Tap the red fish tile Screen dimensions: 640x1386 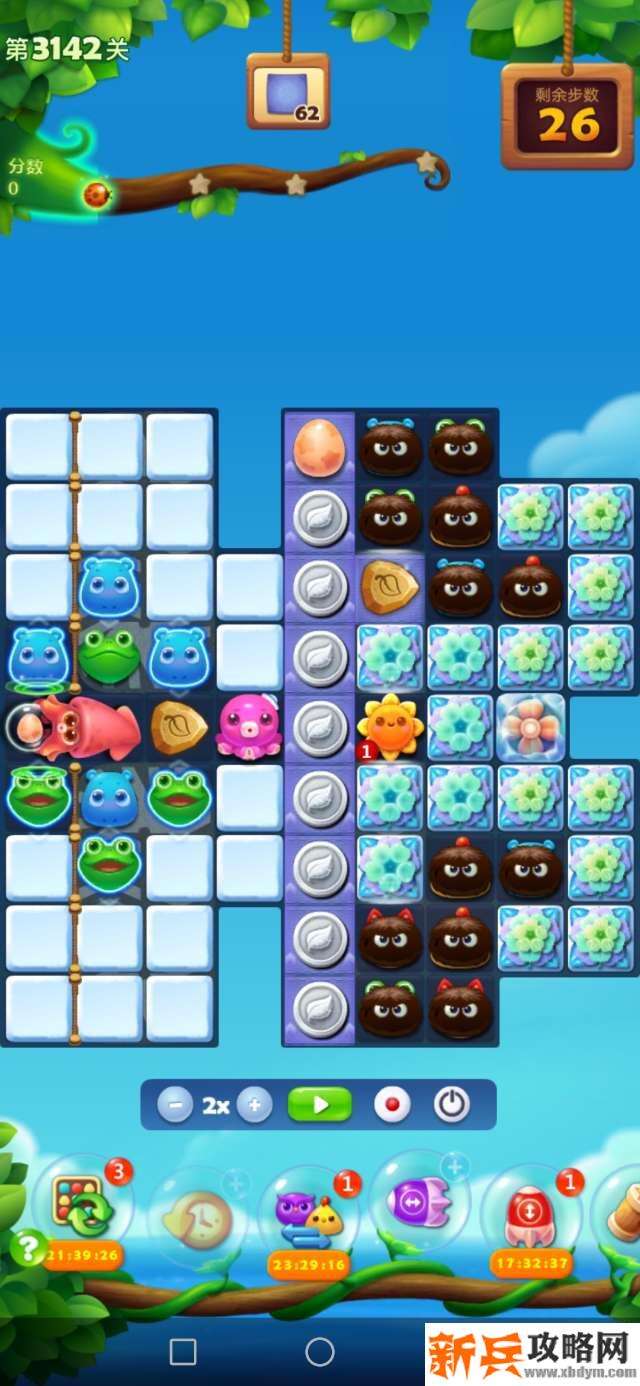click(88, 726)
